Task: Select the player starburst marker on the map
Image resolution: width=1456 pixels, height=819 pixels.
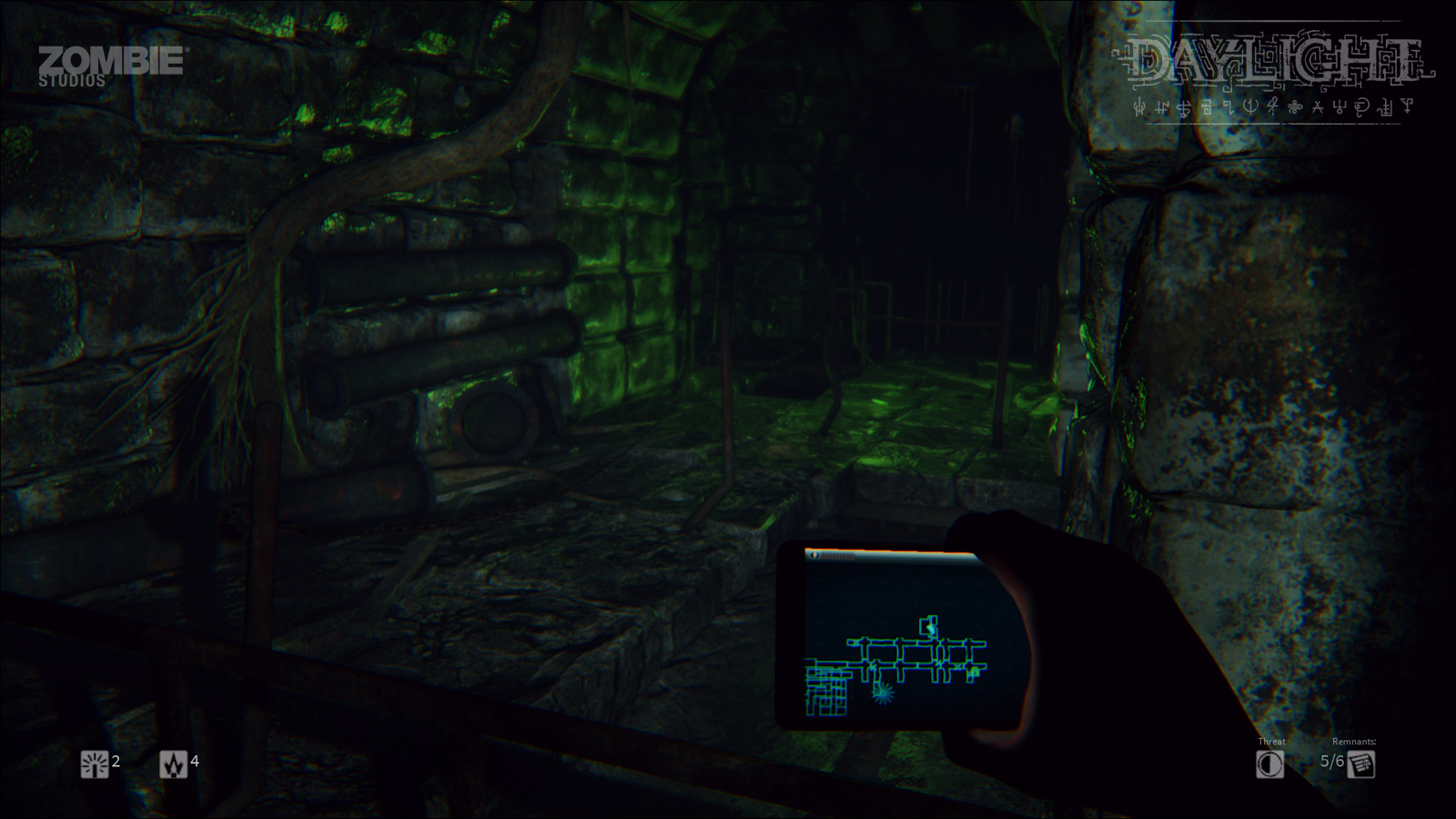Action: (883, 694)
